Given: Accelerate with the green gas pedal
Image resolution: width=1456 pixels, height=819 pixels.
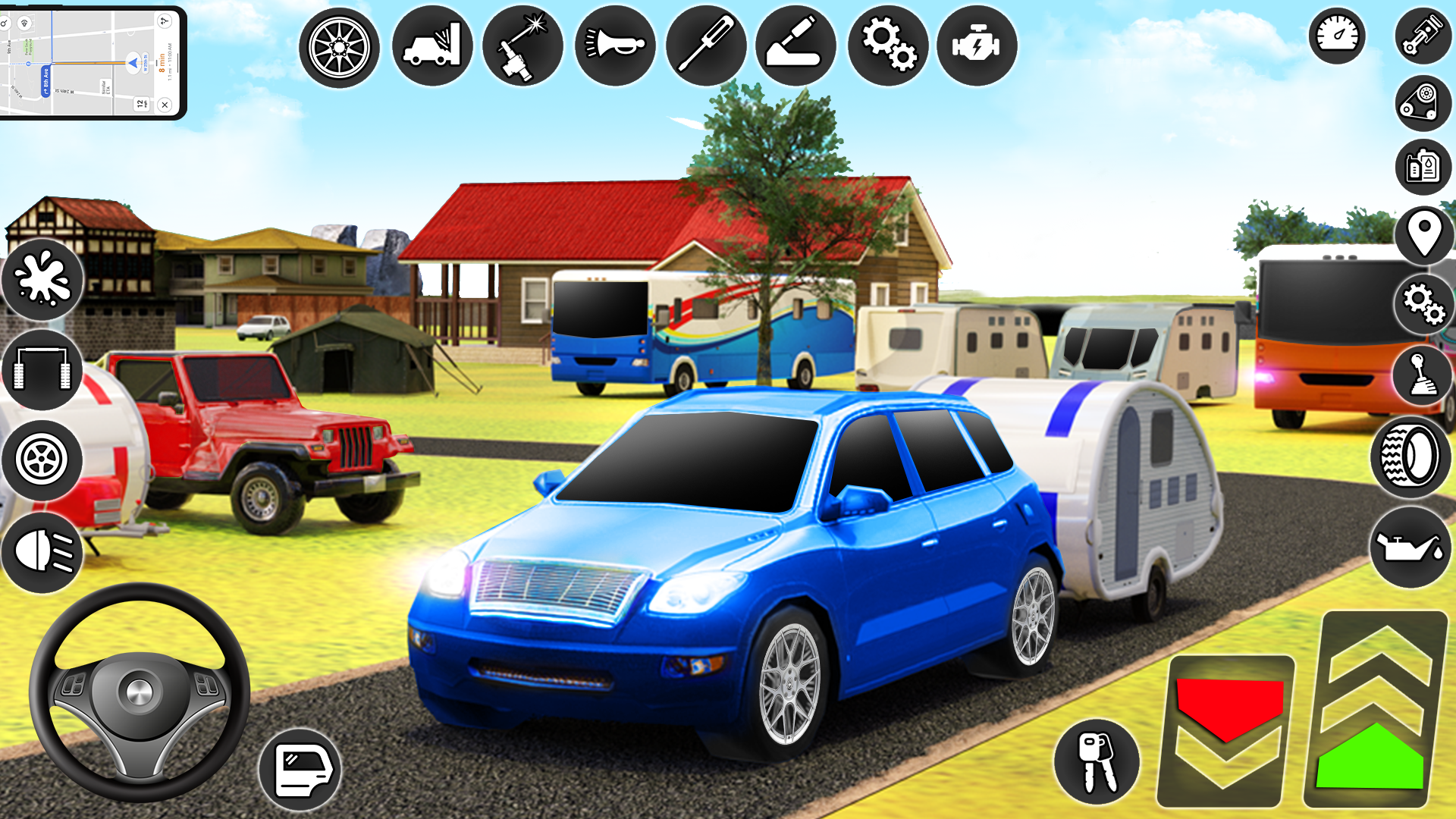Looking at the screenshot, I should pyautogui.click(x=1373, y=713).
